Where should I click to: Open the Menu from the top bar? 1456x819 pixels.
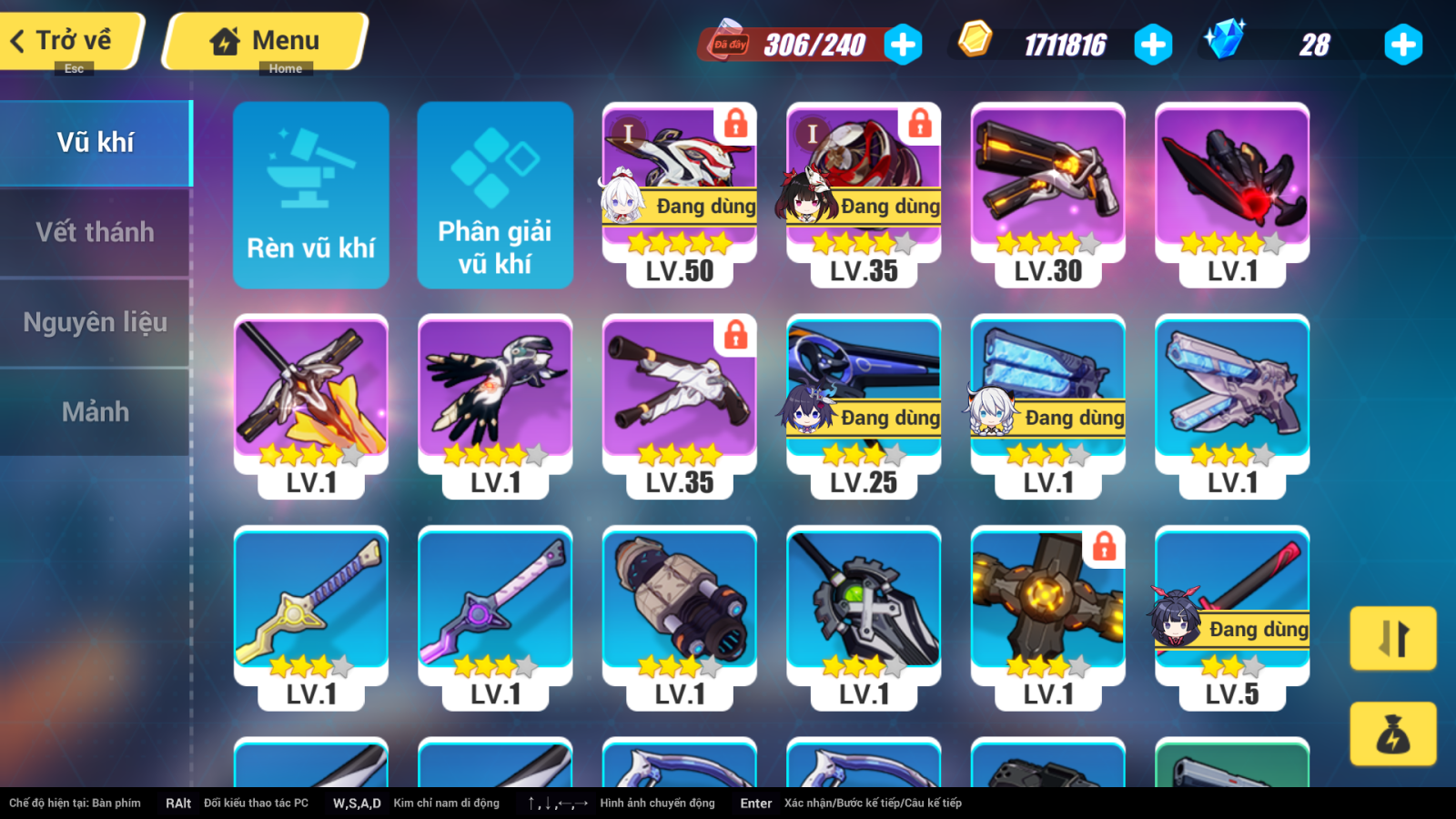click(x=264, y=40)
